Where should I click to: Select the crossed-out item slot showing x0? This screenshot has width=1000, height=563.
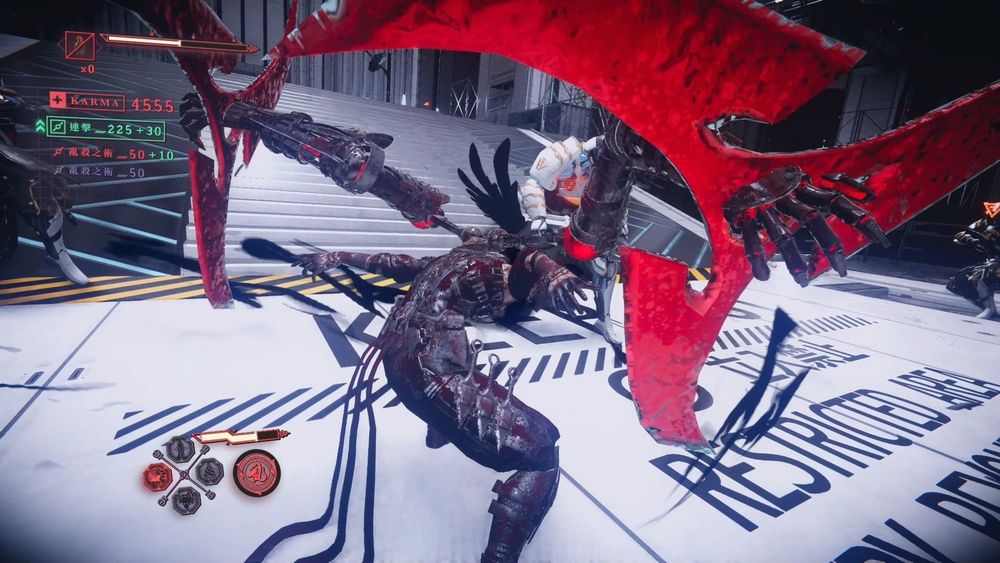79,46
